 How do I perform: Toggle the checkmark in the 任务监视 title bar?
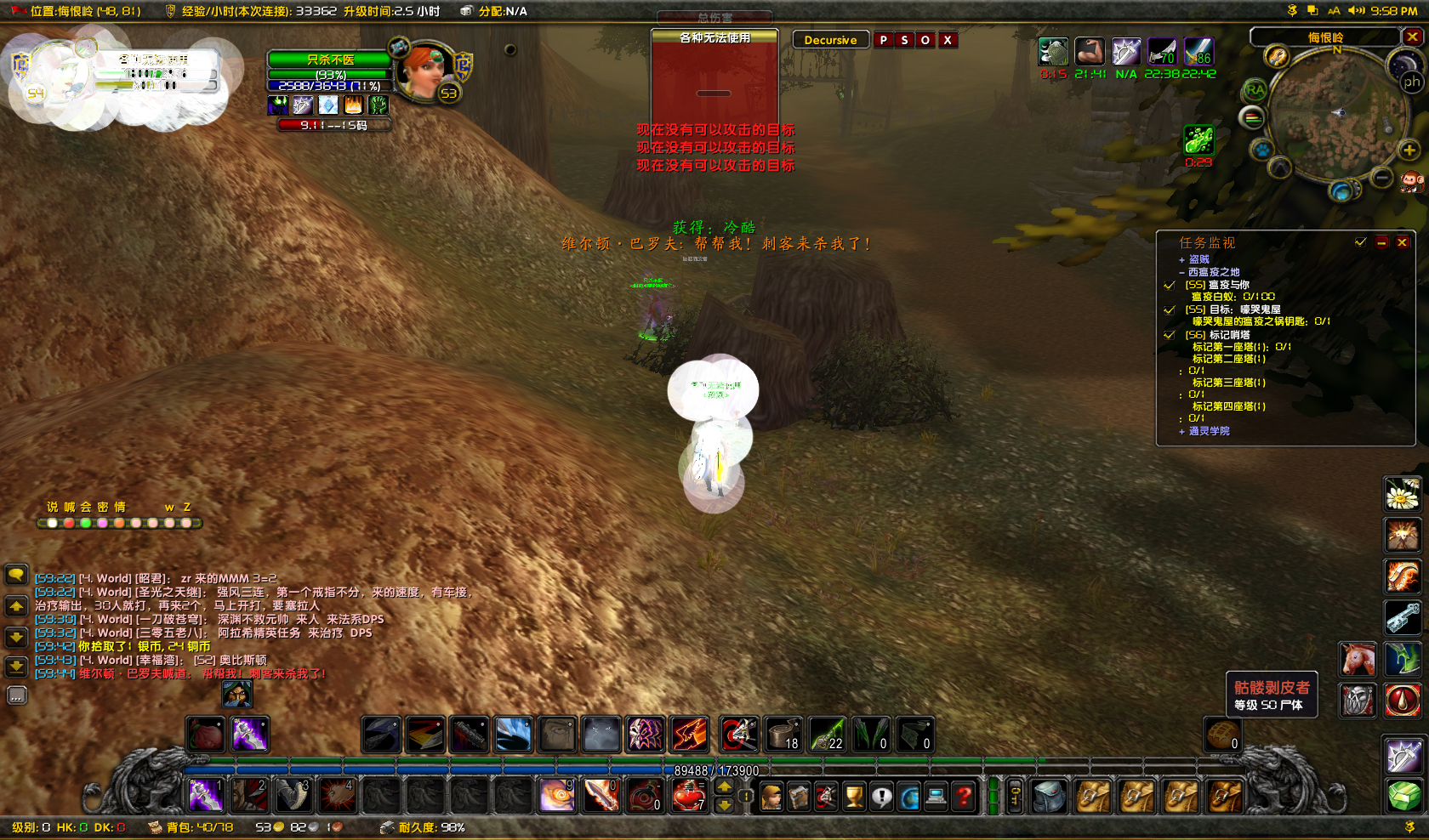point(1359,243)
